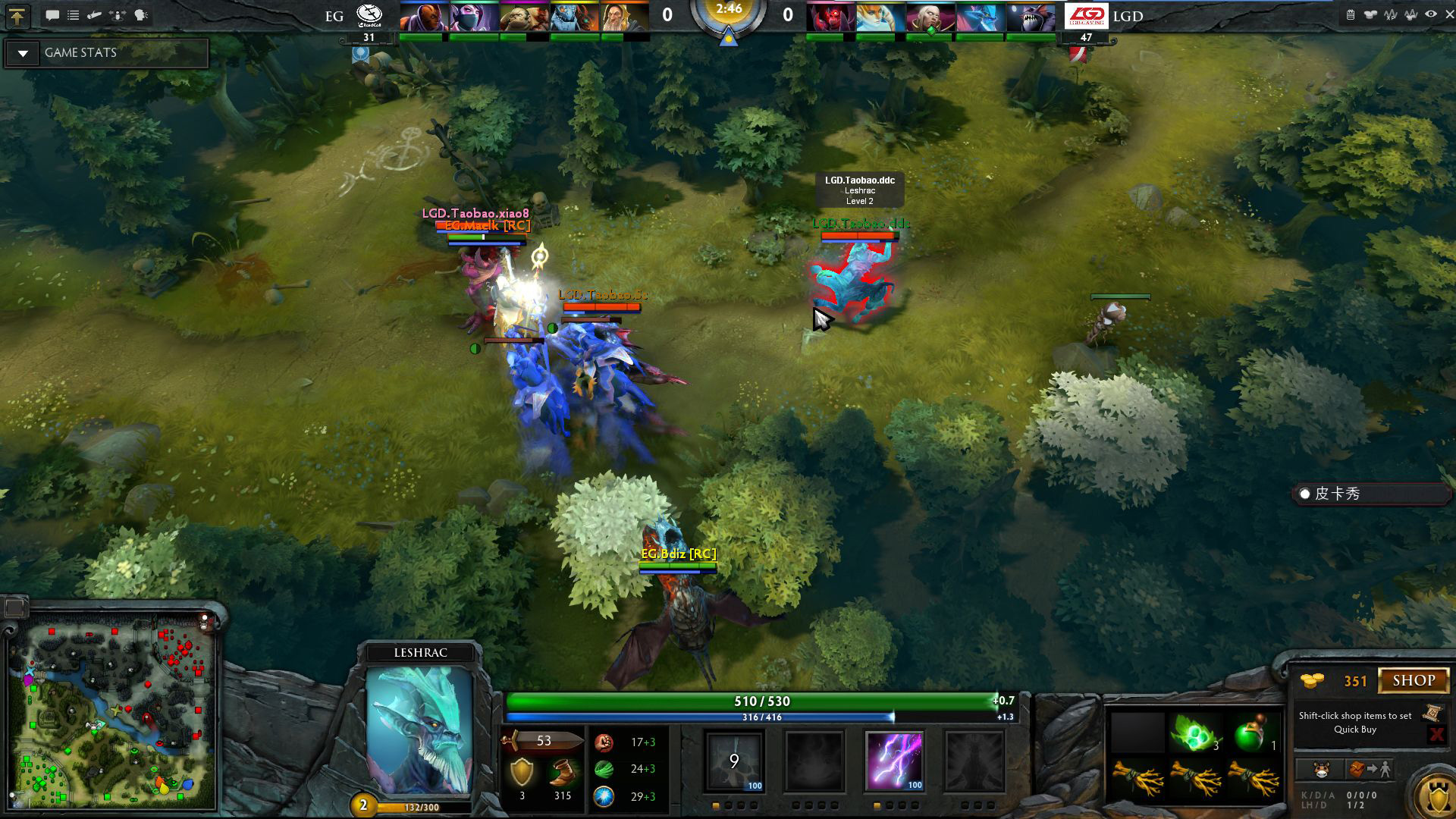Click the gold arrow dashboard button

[17, 15]
